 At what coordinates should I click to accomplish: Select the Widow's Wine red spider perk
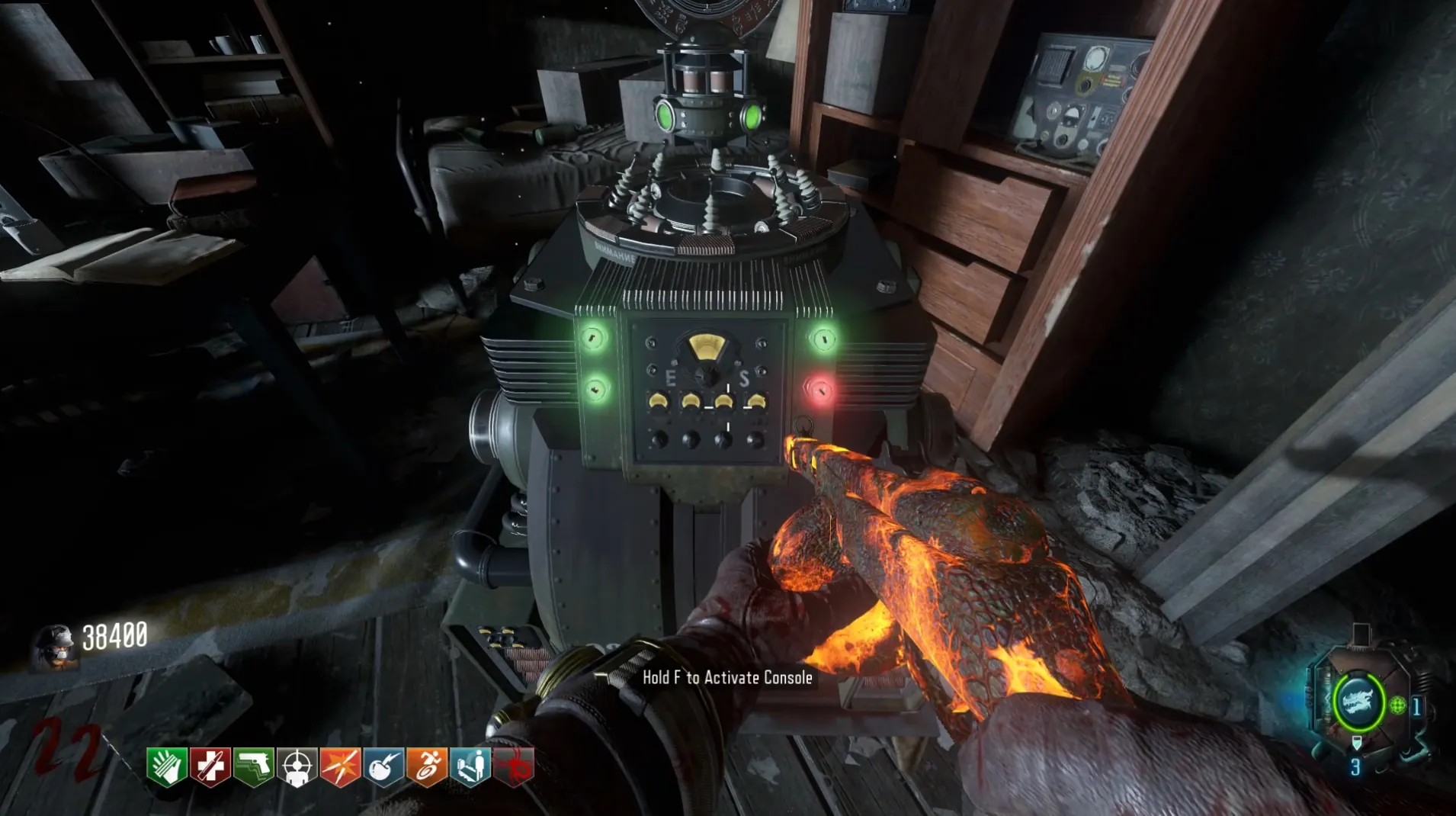(514, 766)
